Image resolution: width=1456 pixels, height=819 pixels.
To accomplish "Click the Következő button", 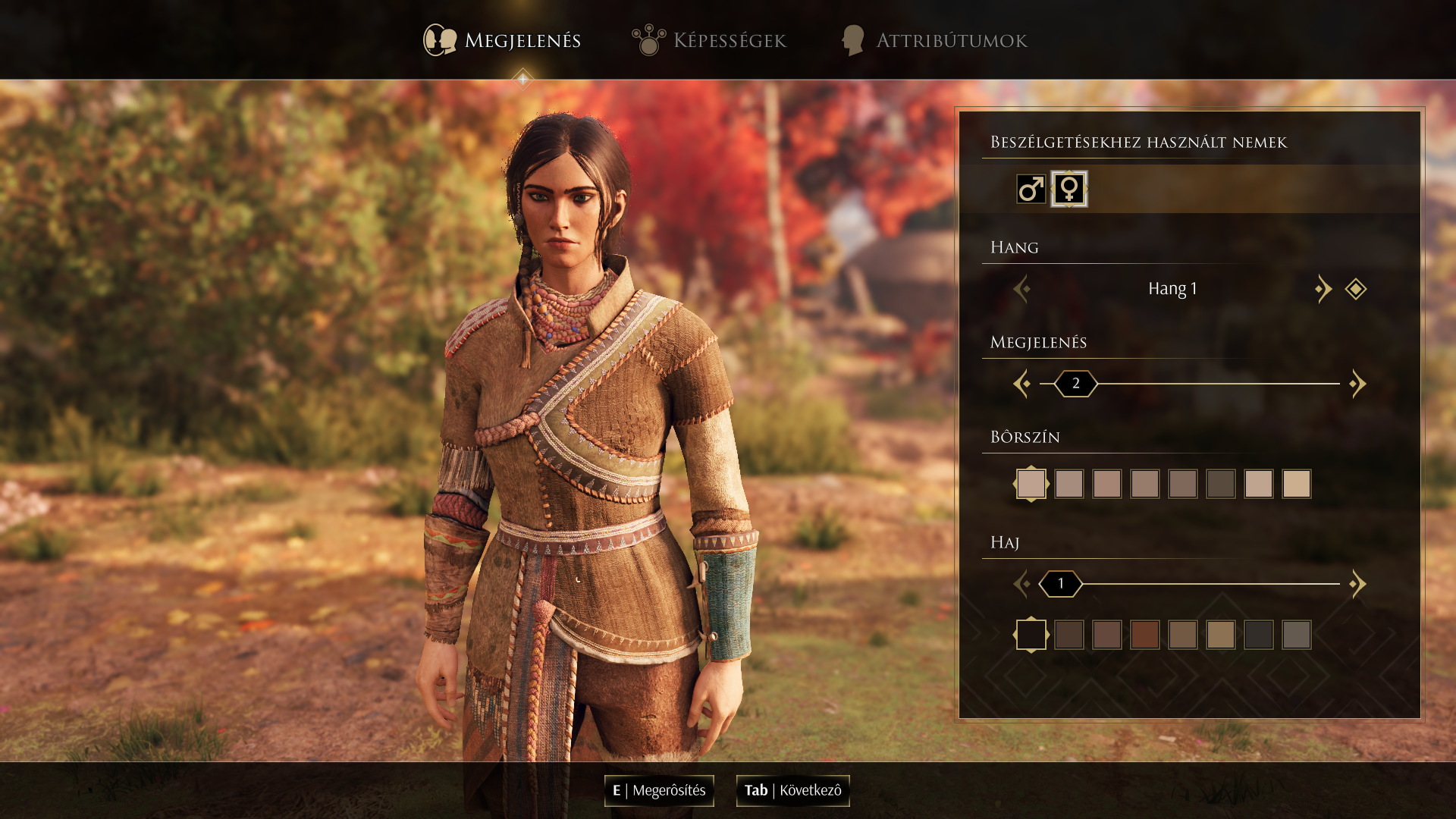I will (792, 791).
